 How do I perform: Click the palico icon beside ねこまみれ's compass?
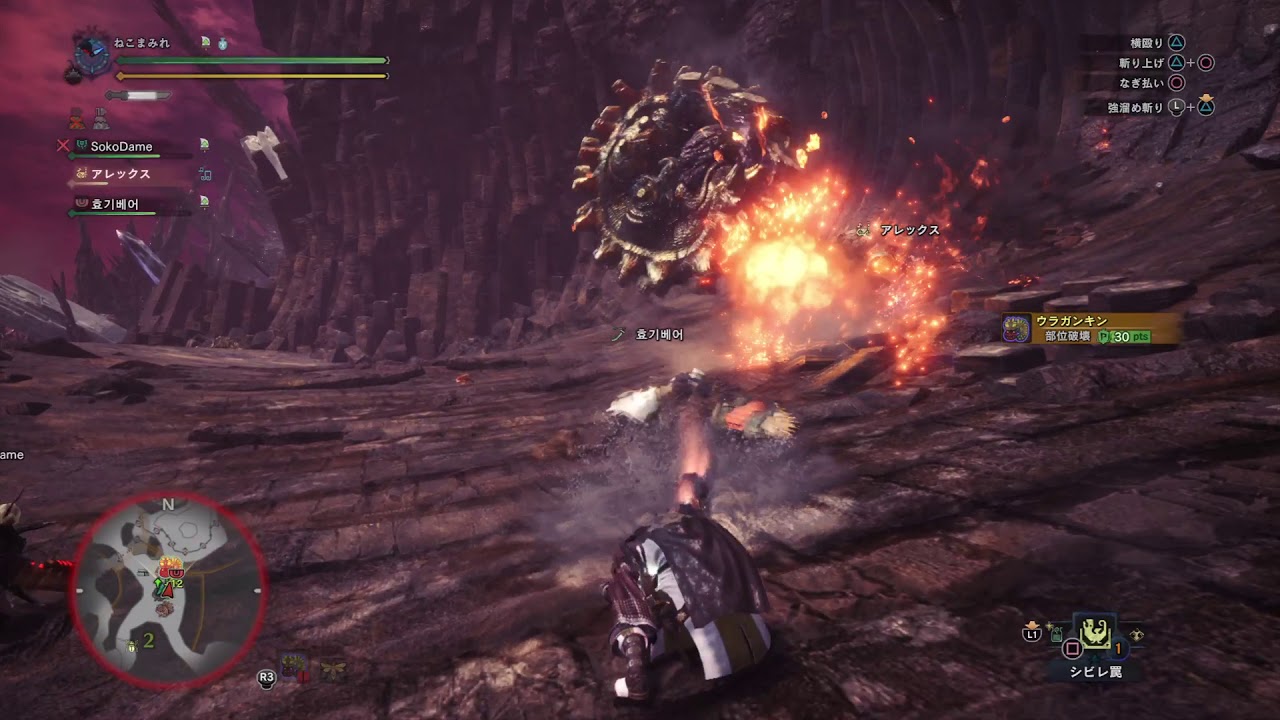(71, 76)
